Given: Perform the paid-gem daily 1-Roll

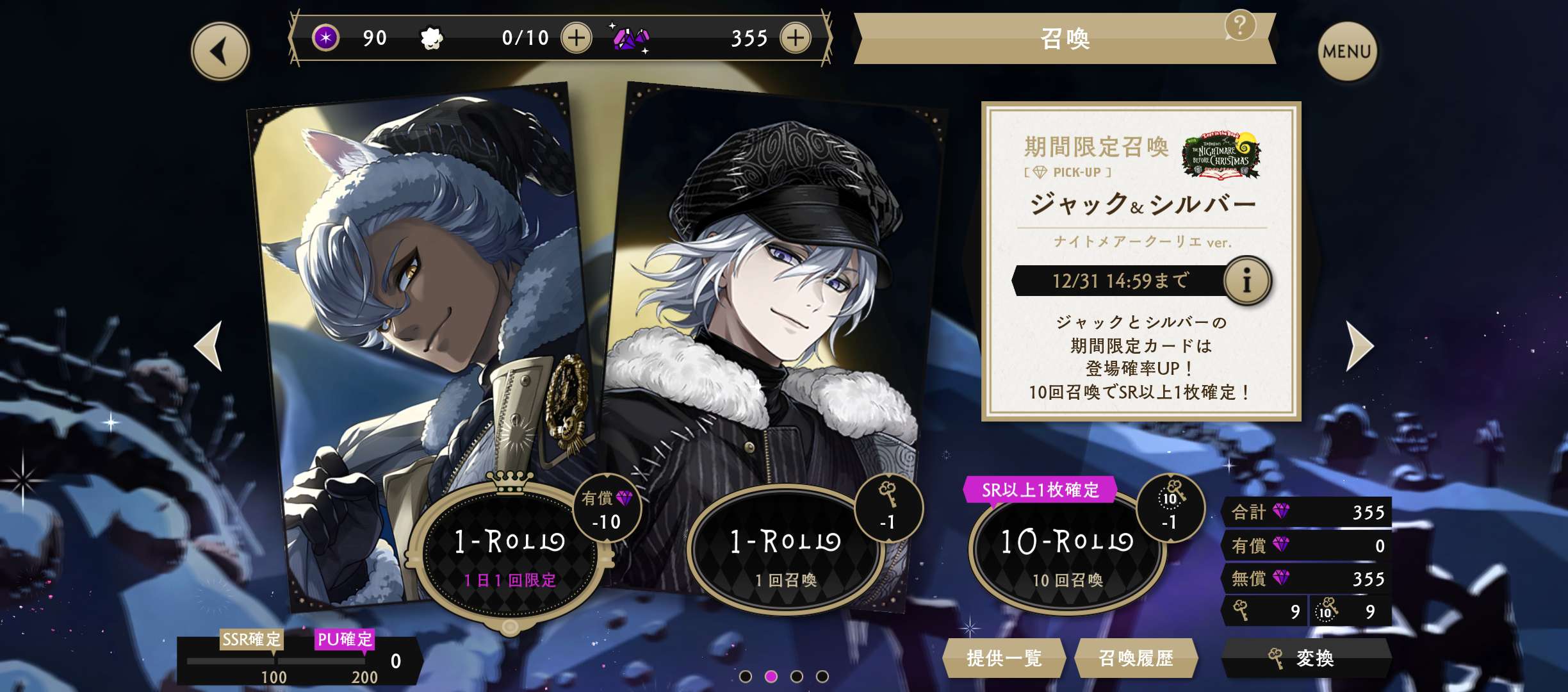Looking at the screenshot, I should coord(509,552).
